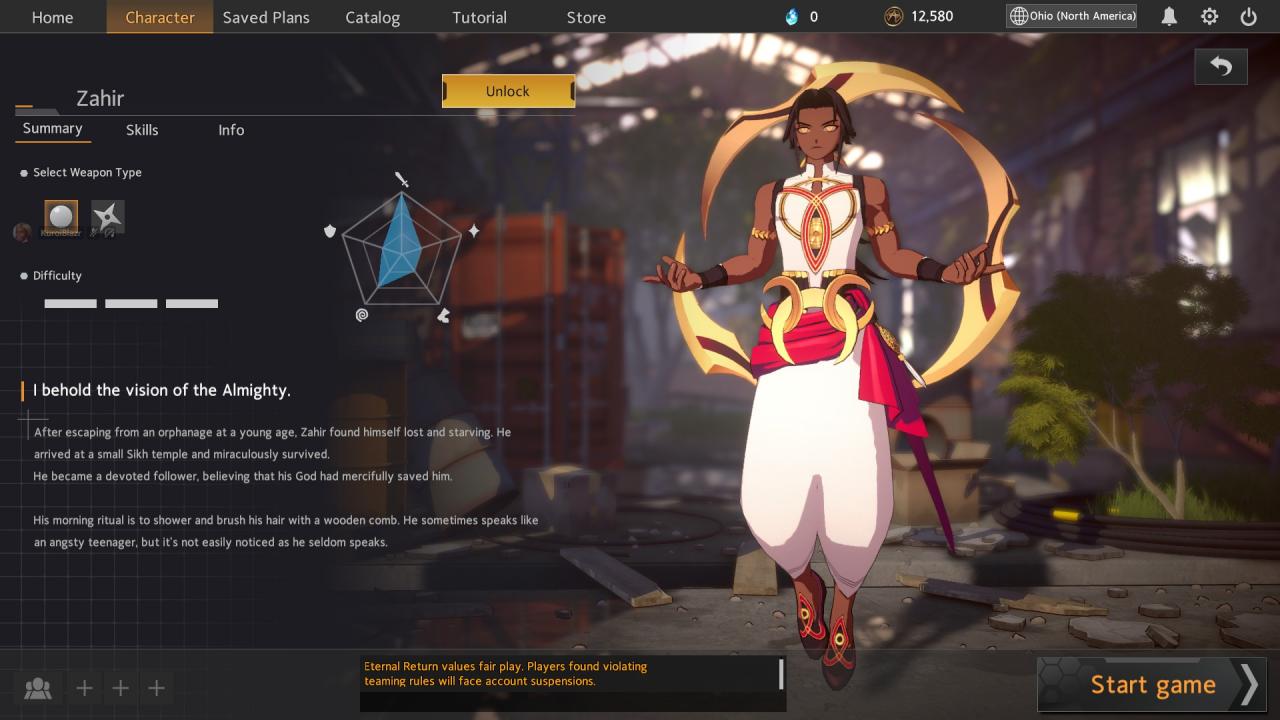Open the Character tab
The image size is (1280, 720).
click(160, 17)
